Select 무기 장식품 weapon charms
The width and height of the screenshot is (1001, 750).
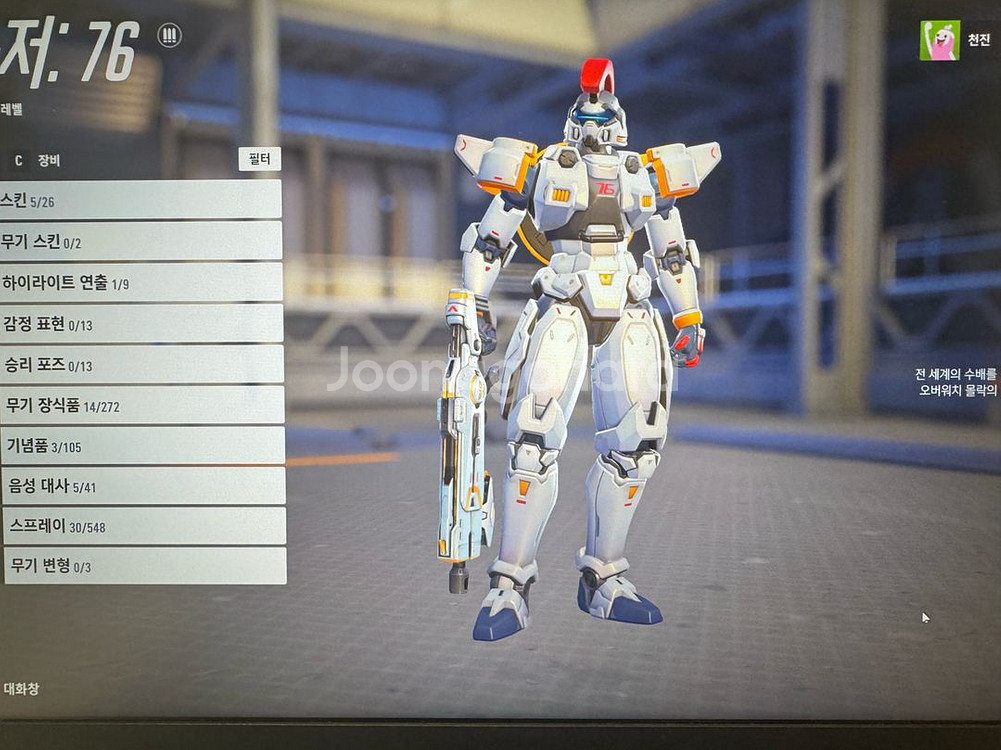pyautogui.click(x=140, y=405)
